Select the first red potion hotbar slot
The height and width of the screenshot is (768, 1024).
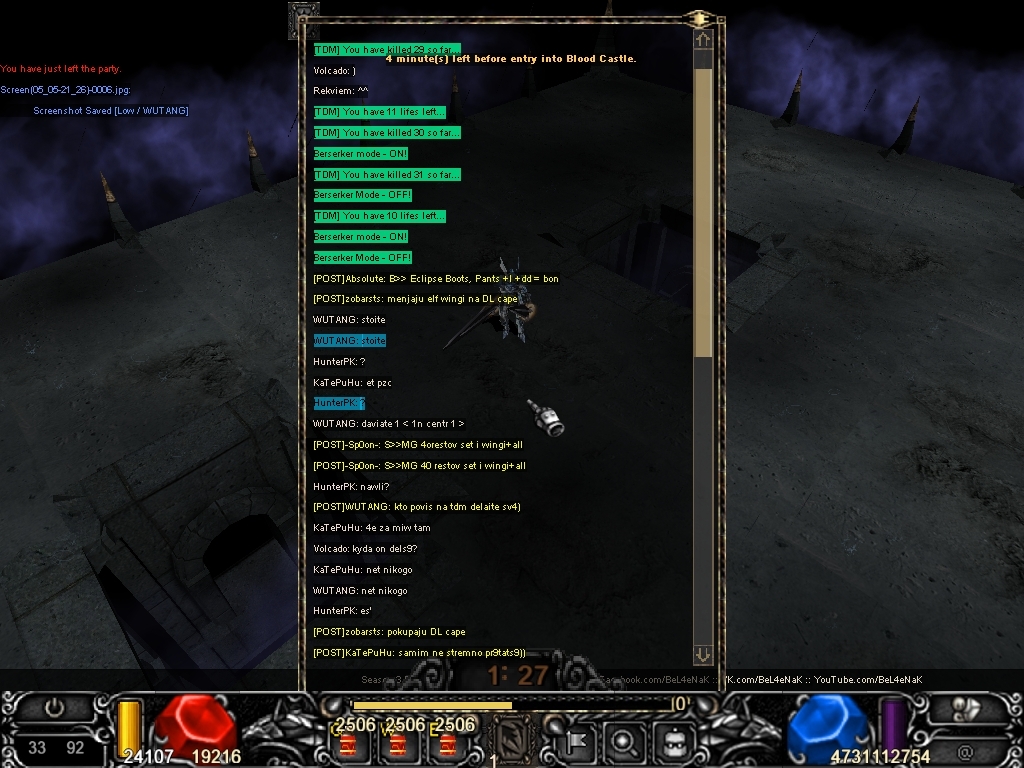[348, 746]
